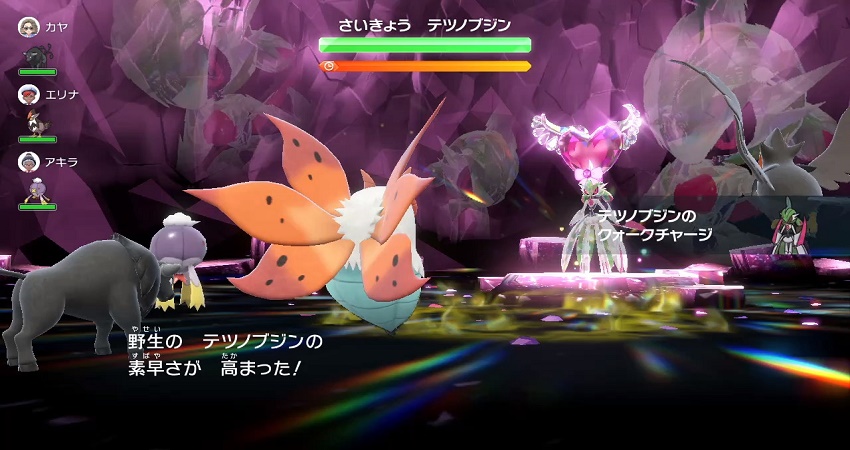The height and width of the screenshot is (450, 850).
Task: Select ally trainer エリナ's portrait
Action: [x=29, y=94]
